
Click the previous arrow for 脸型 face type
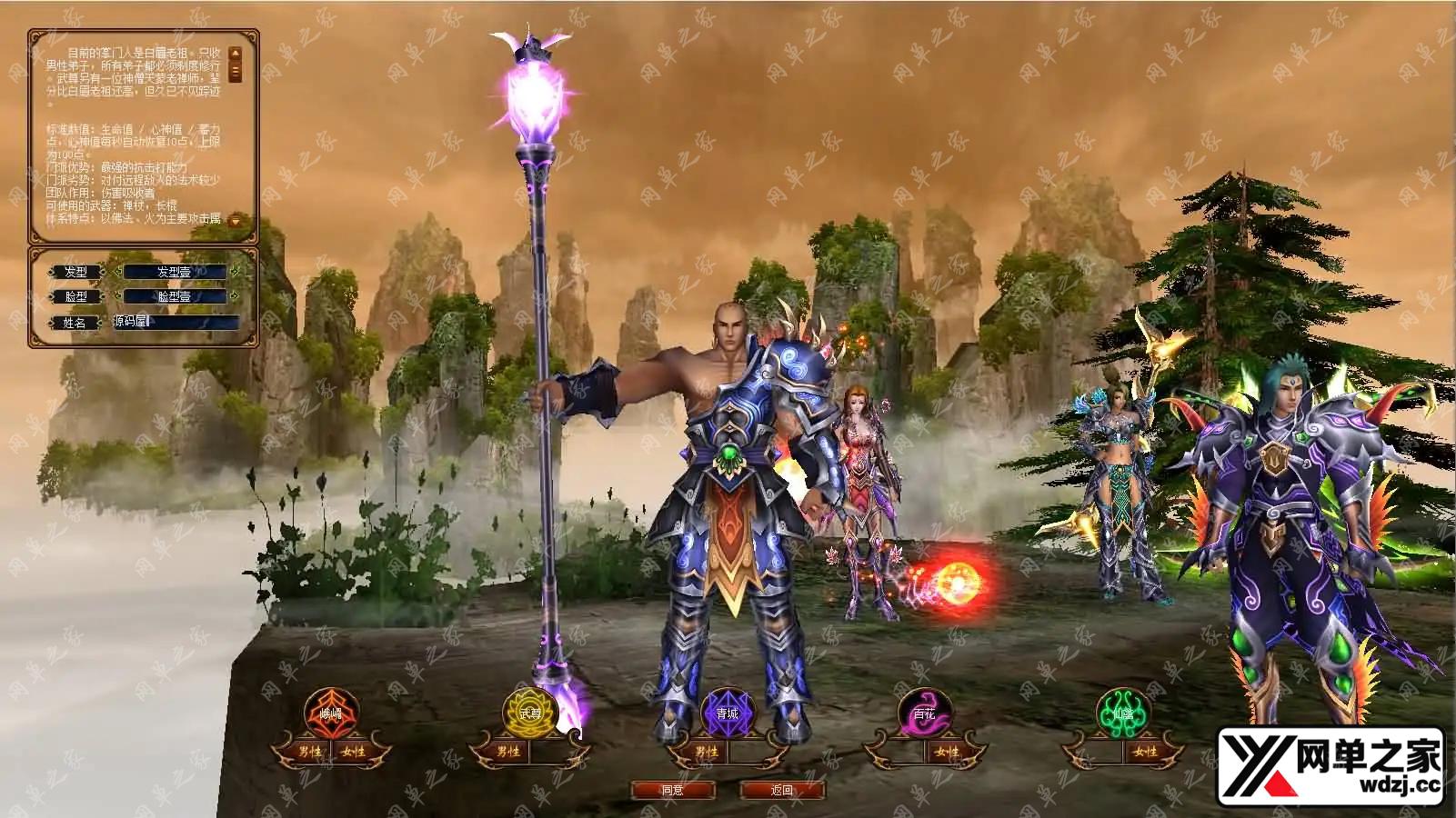(116, 296)
